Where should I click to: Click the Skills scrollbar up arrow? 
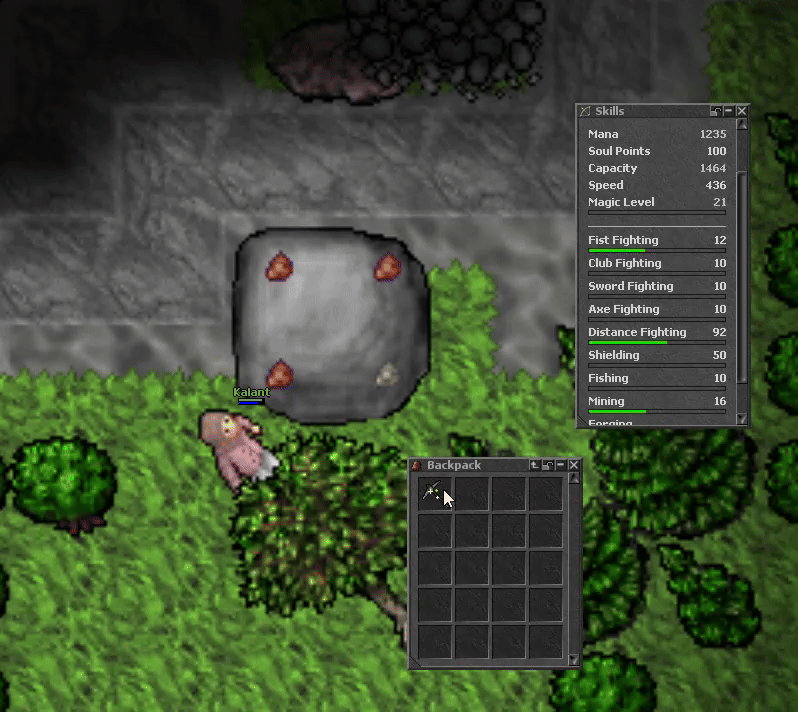(742, 125)
